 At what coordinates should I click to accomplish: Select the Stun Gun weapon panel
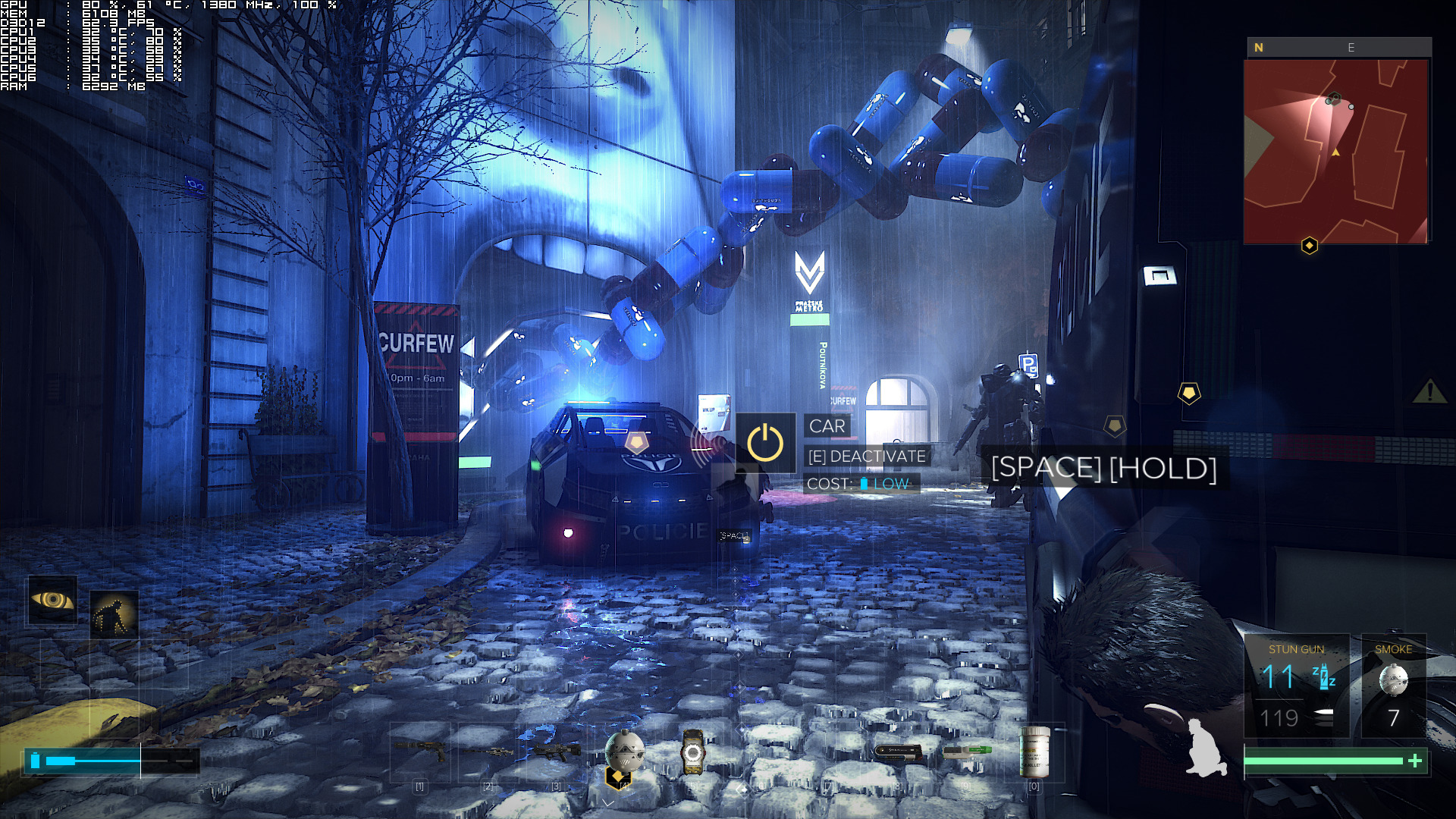(x=1297, y=686)
